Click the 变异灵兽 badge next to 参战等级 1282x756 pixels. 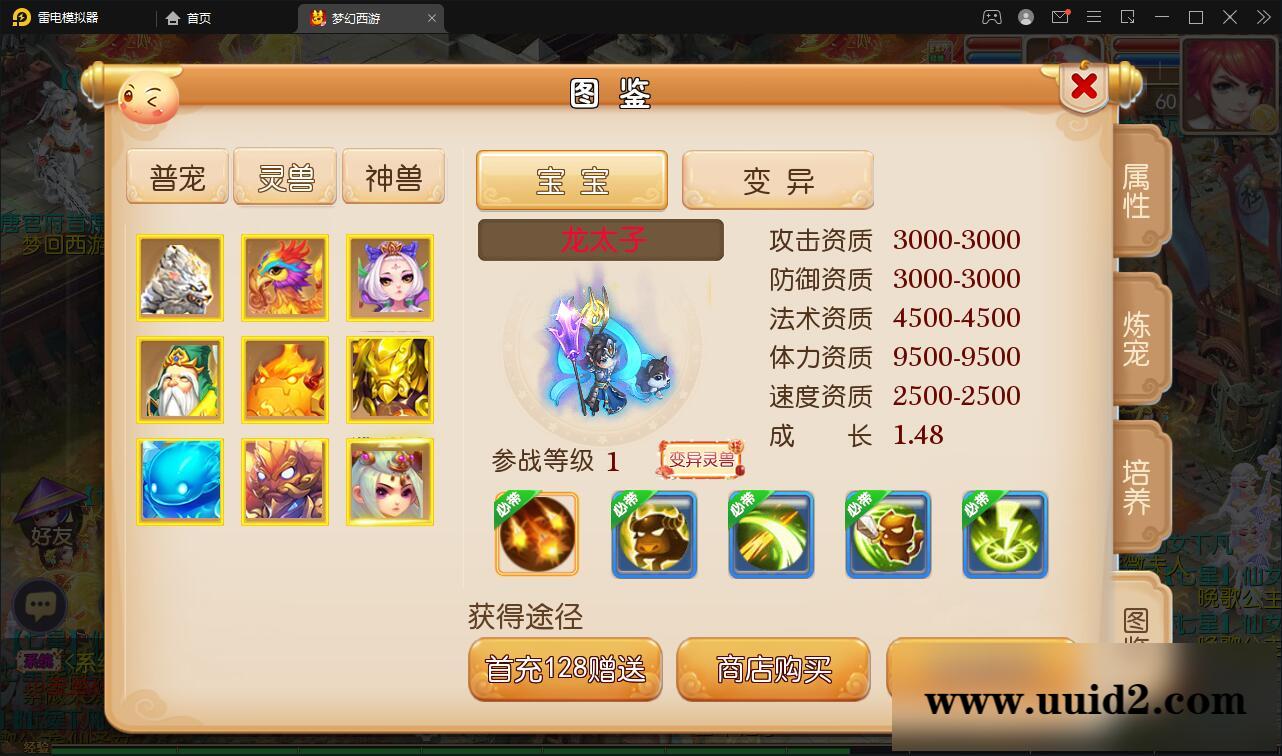pyautogui.click(x=700, y=460)
